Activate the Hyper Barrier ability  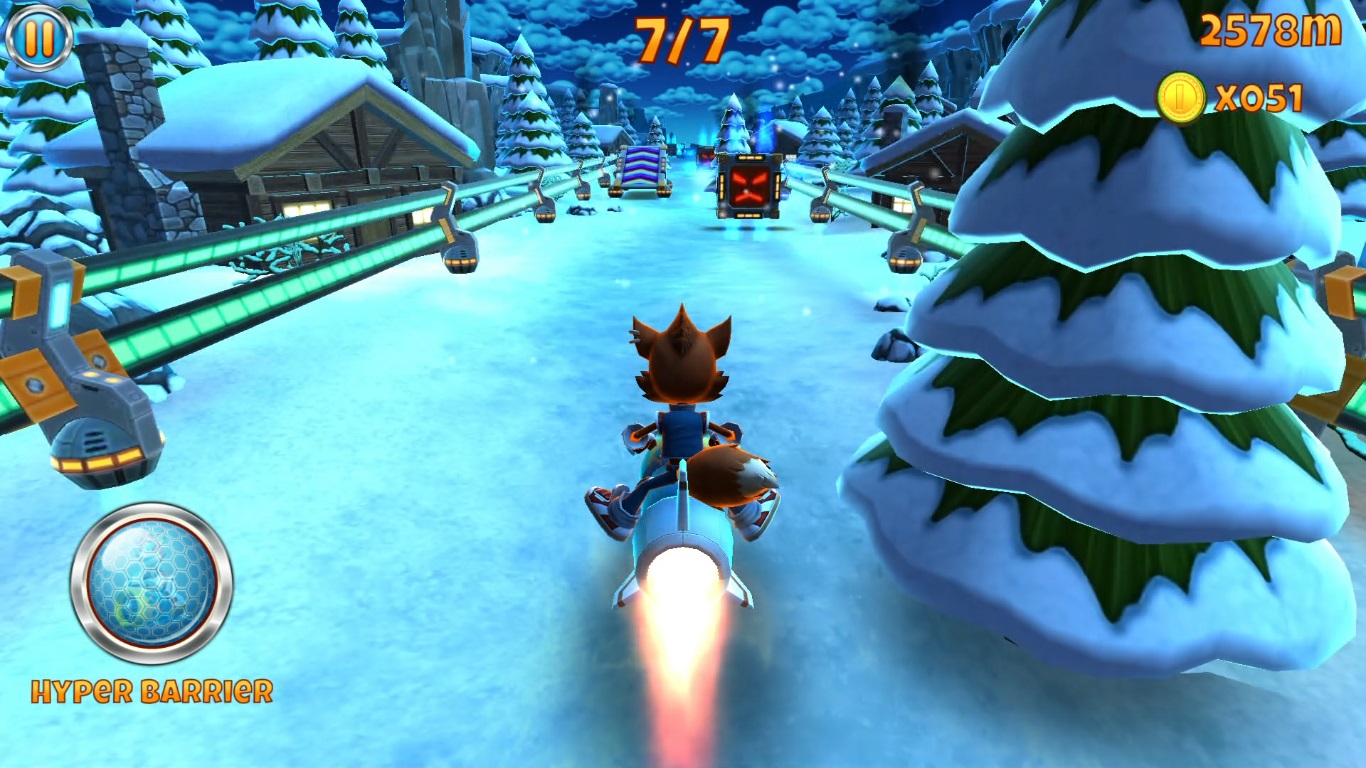point(151,585)
